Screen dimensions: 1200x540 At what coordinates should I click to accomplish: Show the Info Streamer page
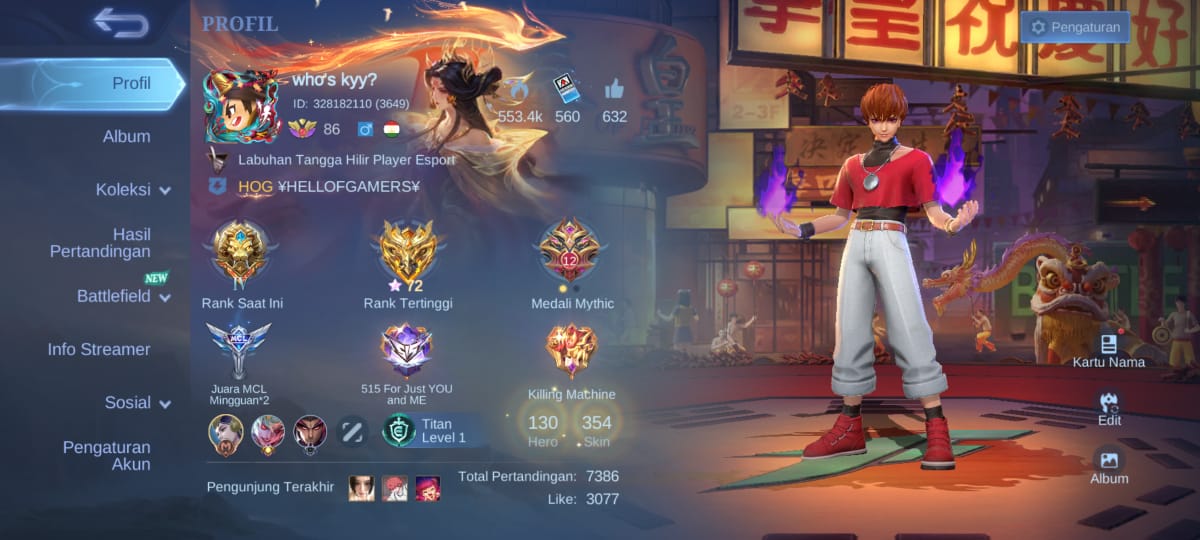[99, 350]
